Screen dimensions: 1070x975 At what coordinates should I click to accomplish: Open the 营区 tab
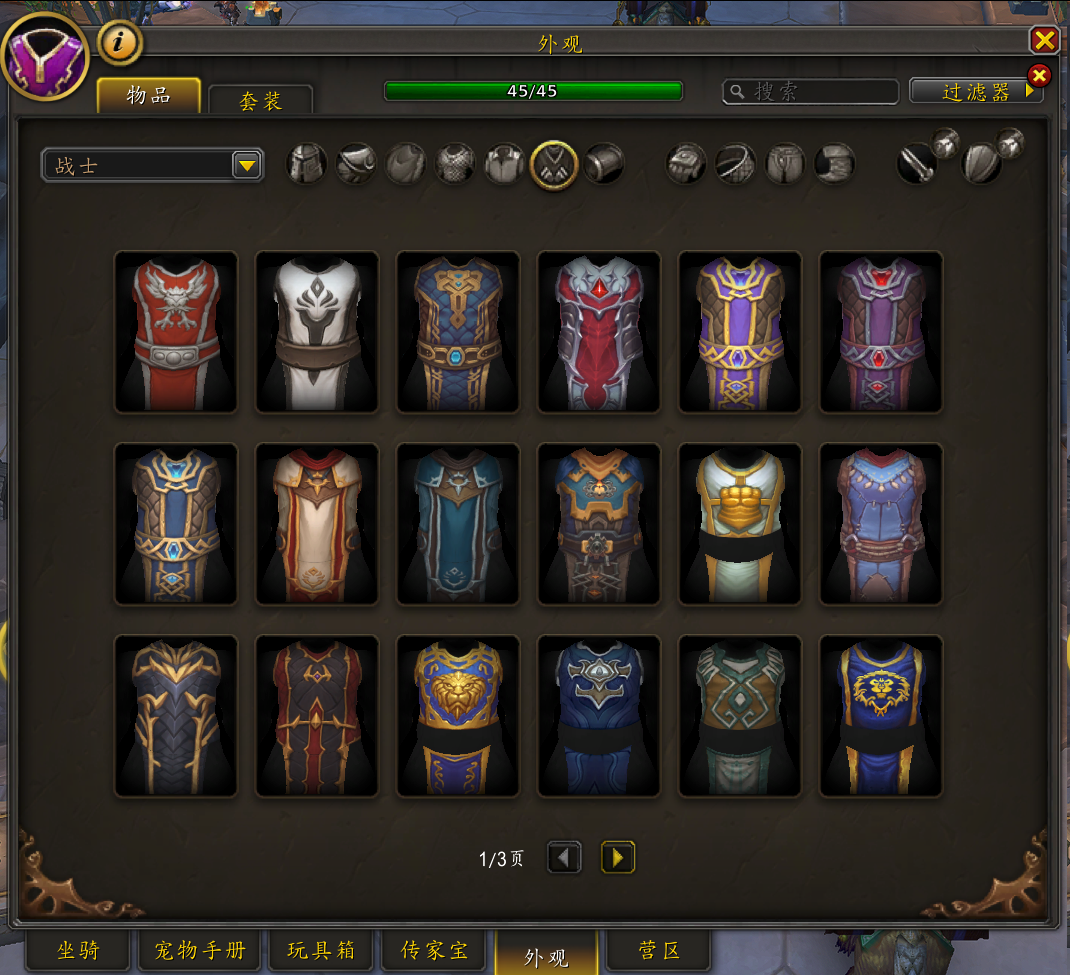click(x=660, y=950)
